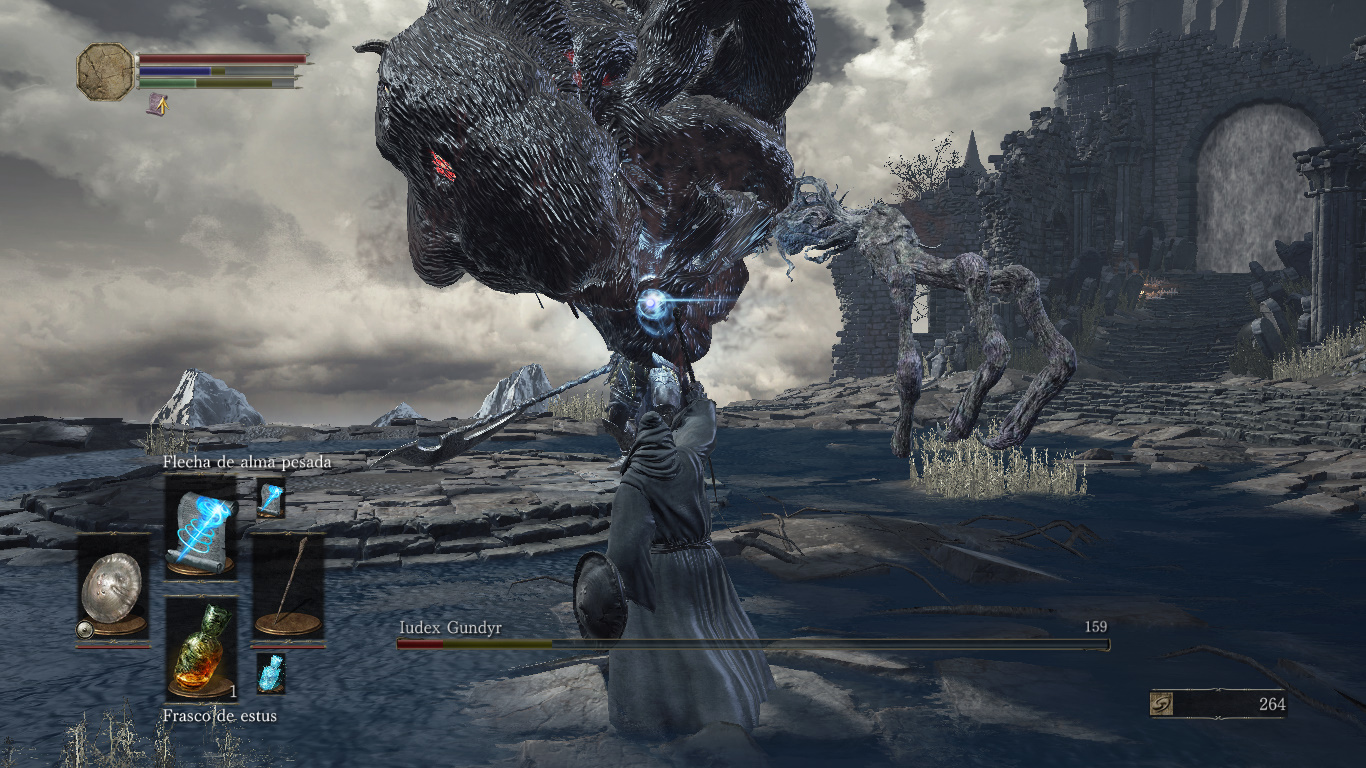Image resolution: width=1366 pixels, height=768 pixels.
Task: Click the small next-spell icon beside the spell slot
Action: tap(271, 497)
